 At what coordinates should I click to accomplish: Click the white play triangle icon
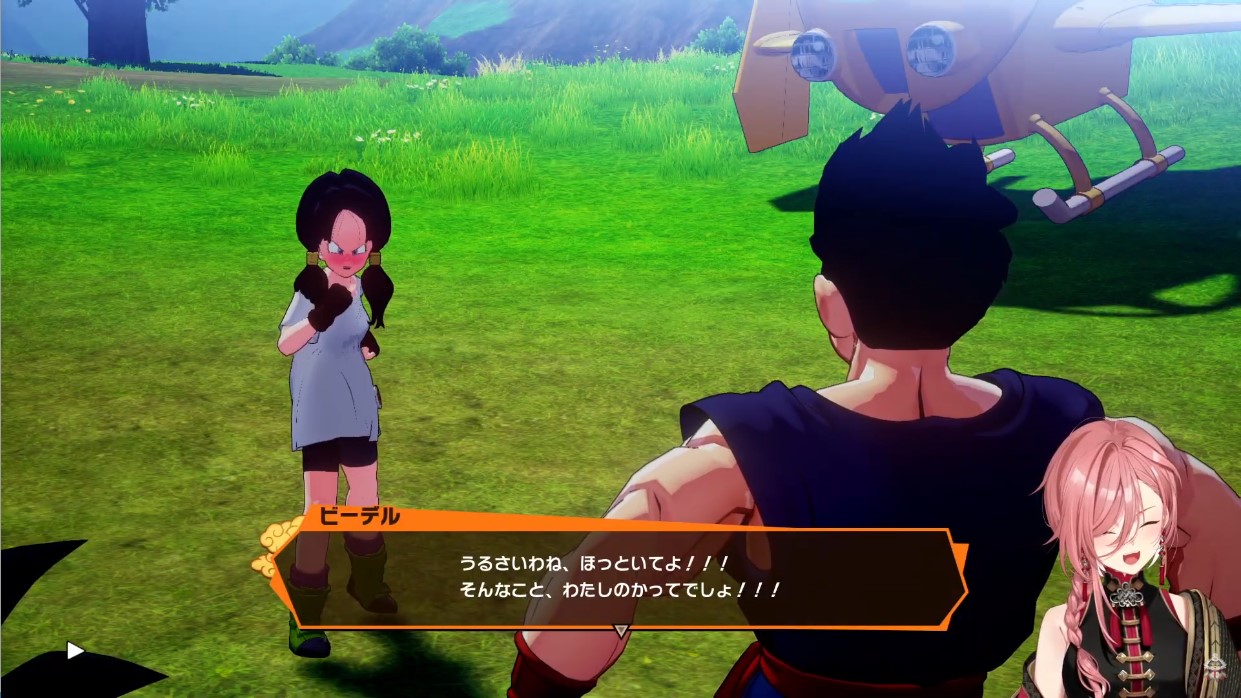point(75,651)
